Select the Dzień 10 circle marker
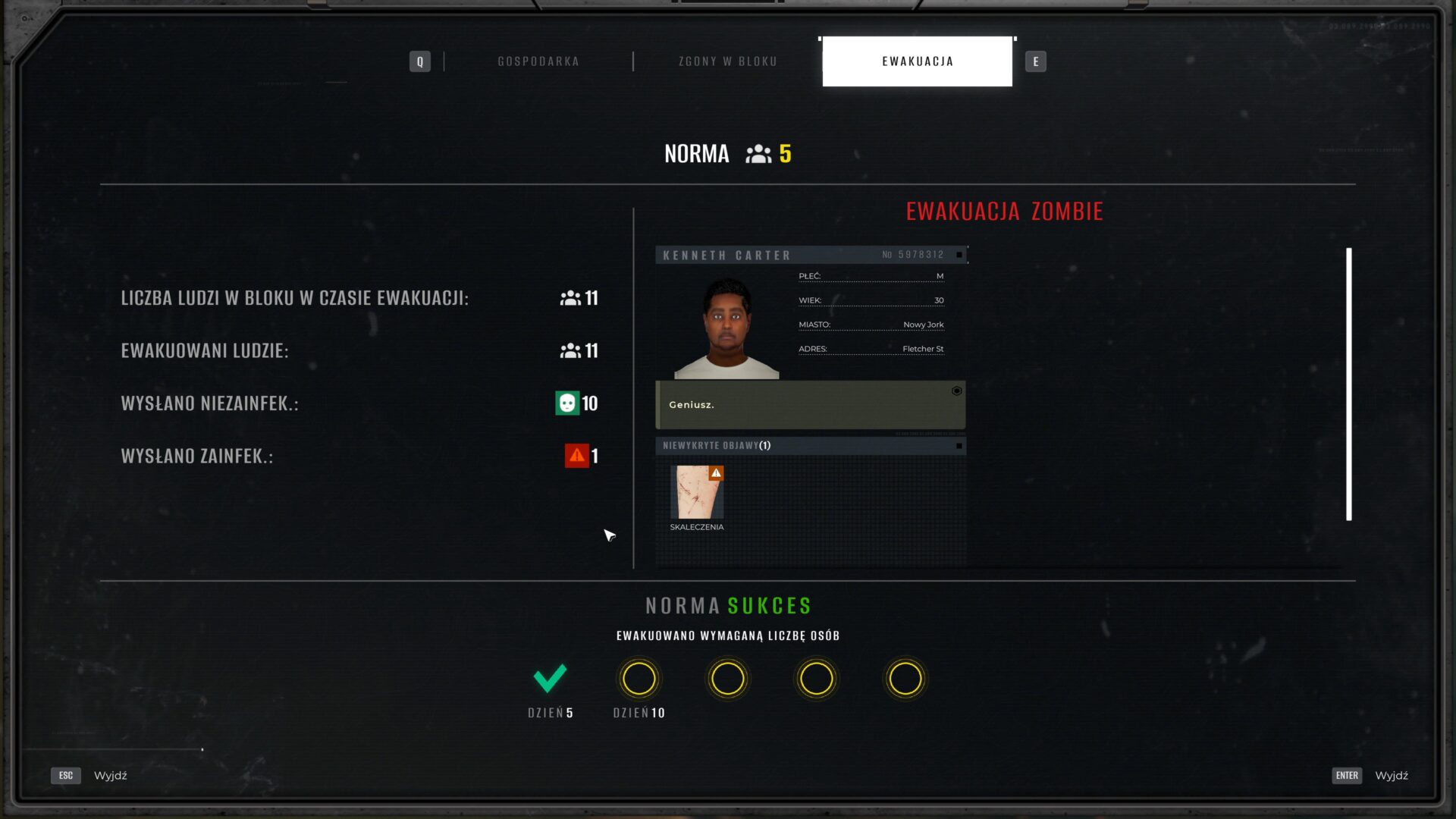 pos(639,679)
